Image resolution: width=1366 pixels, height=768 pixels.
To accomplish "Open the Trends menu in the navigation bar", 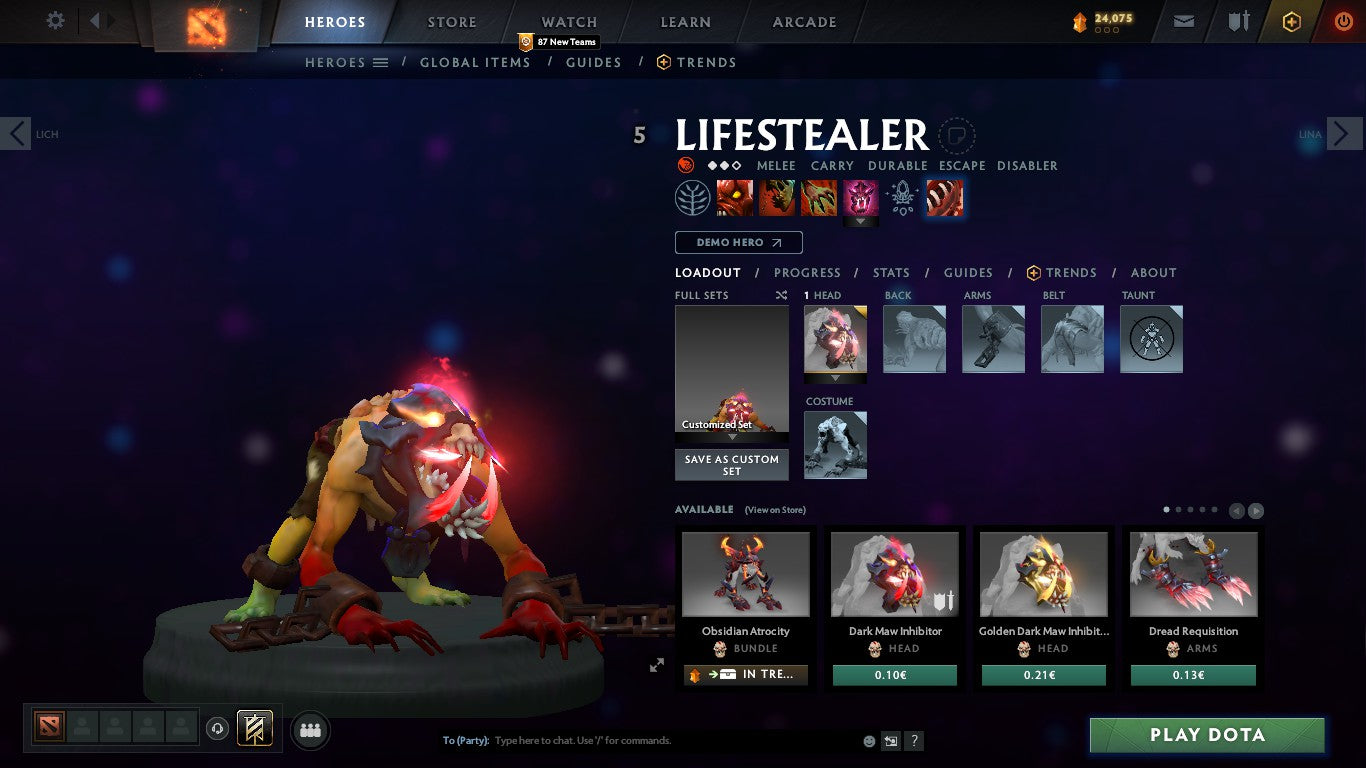I will [696, 62].
